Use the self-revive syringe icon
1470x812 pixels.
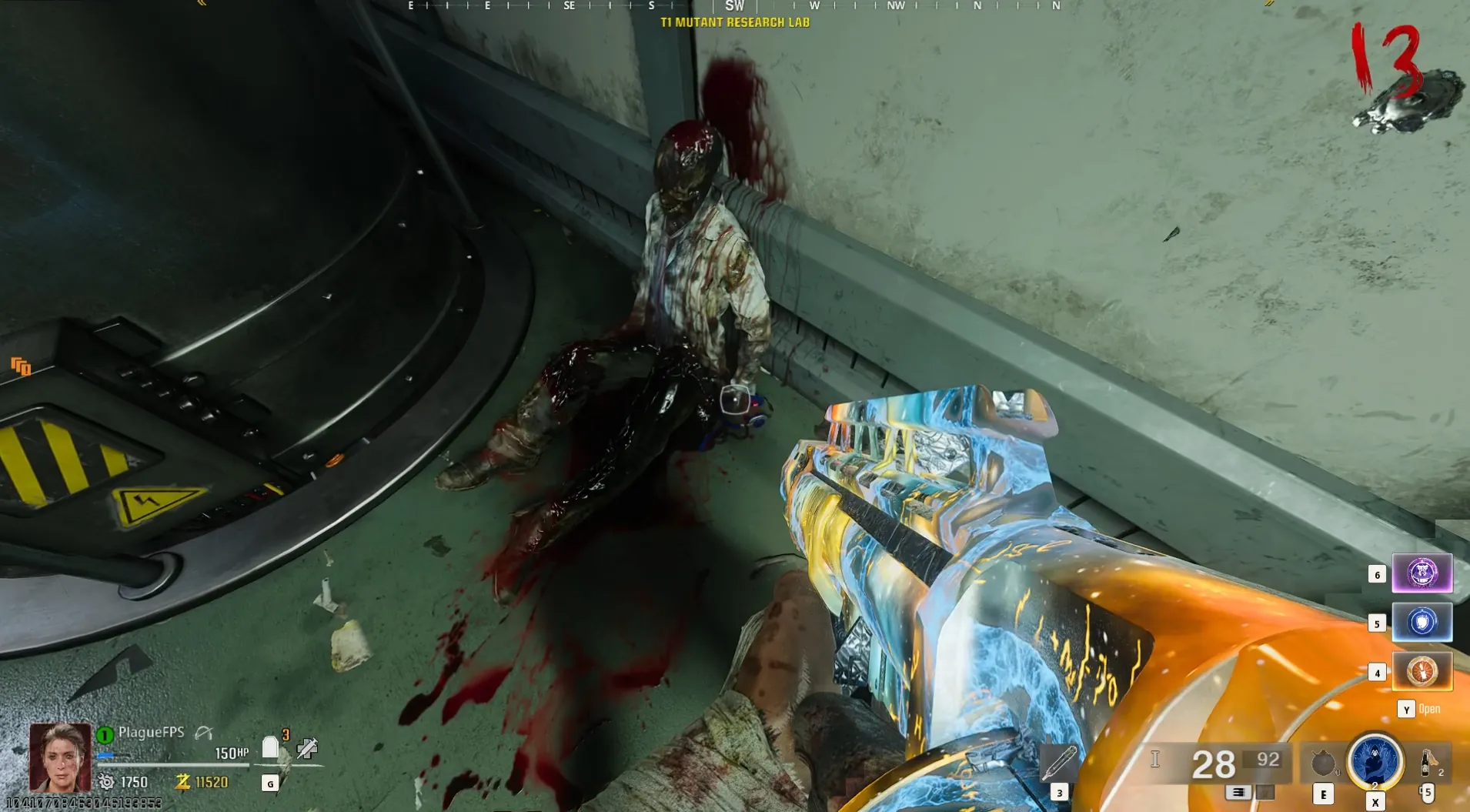(x=307, y=747)
